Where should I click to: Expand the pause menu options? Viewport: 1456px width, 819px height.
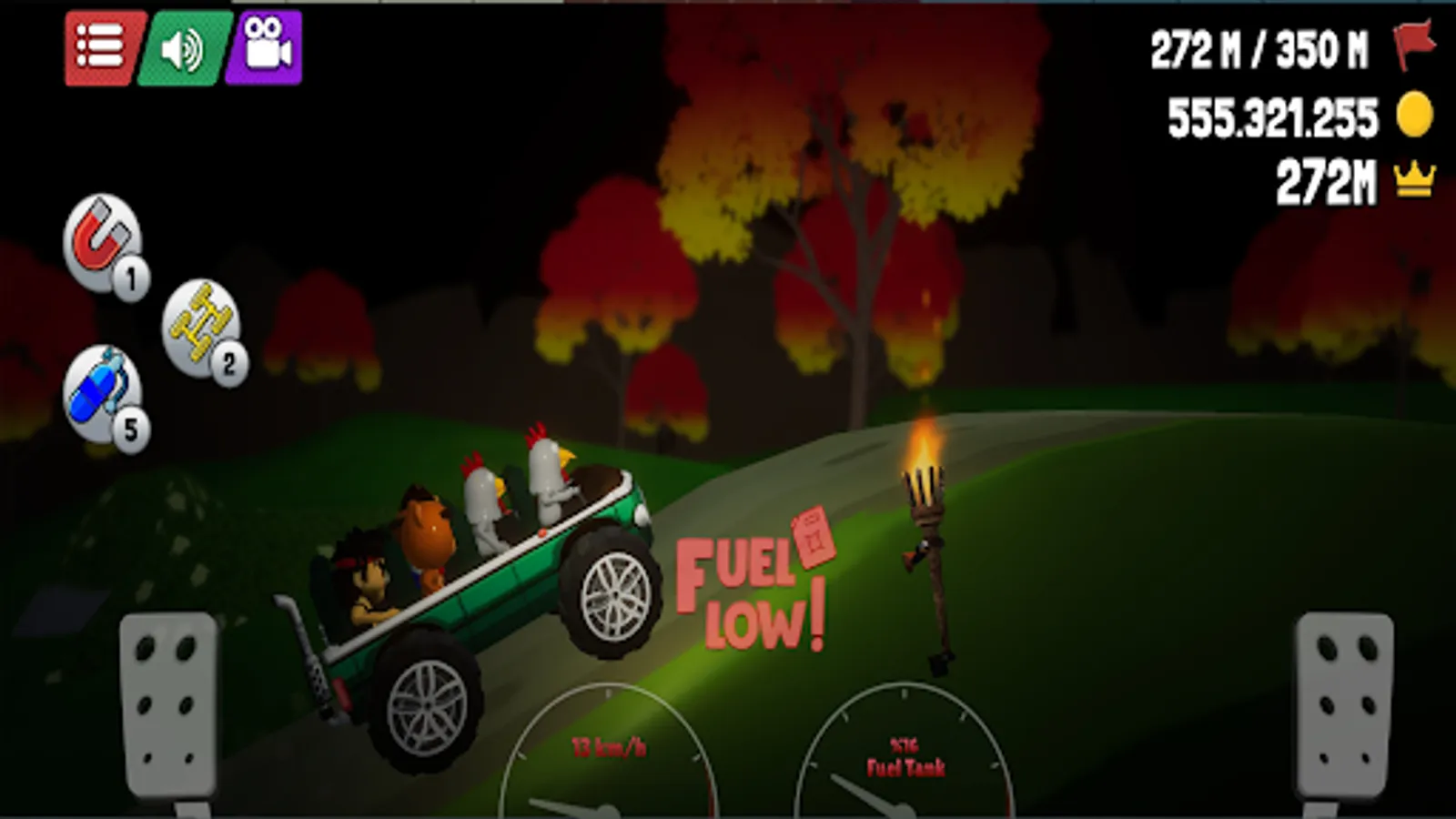100,44
